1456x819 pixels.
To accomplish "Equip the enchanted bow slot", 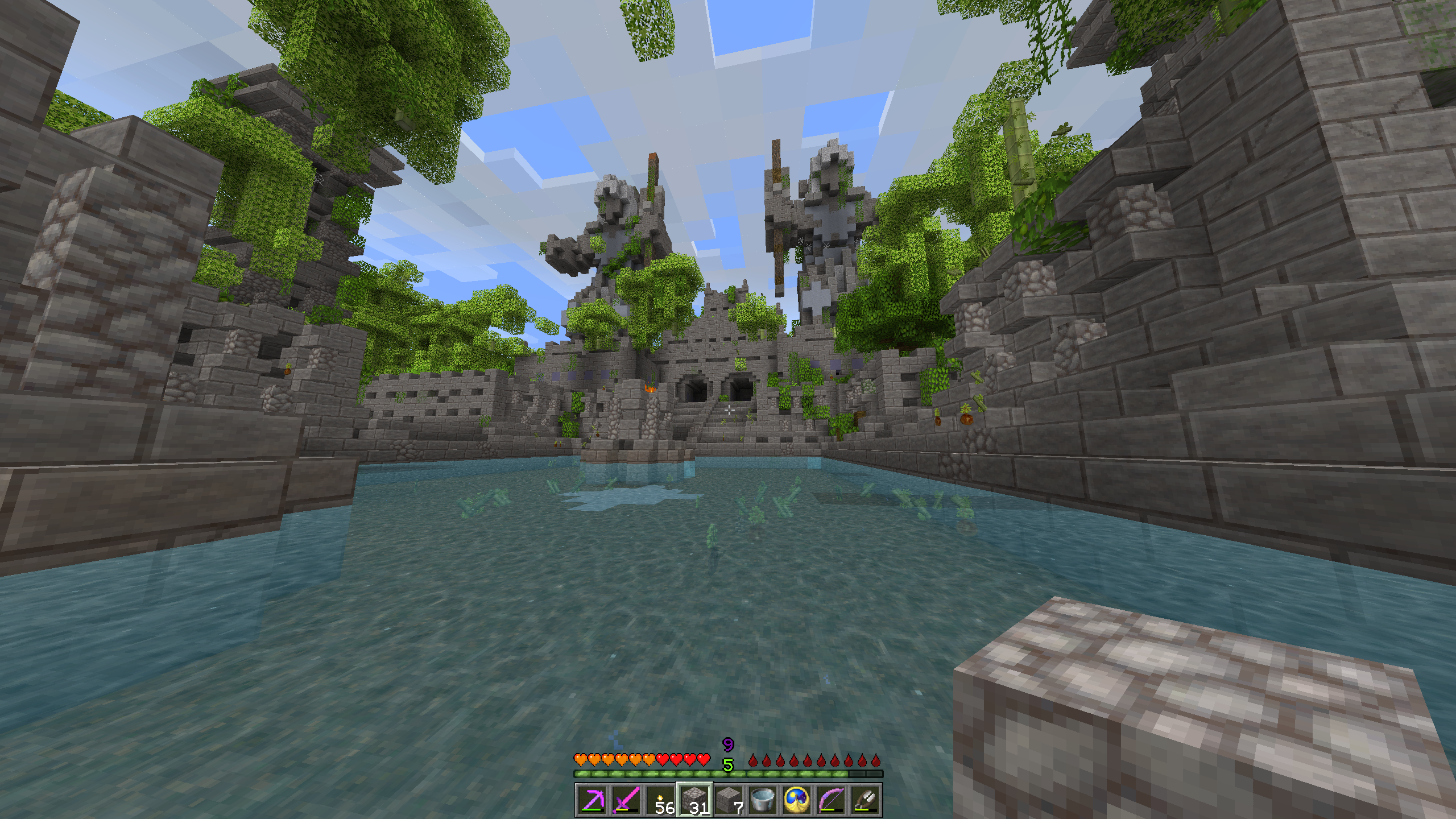I will click(x=831, y=800).
